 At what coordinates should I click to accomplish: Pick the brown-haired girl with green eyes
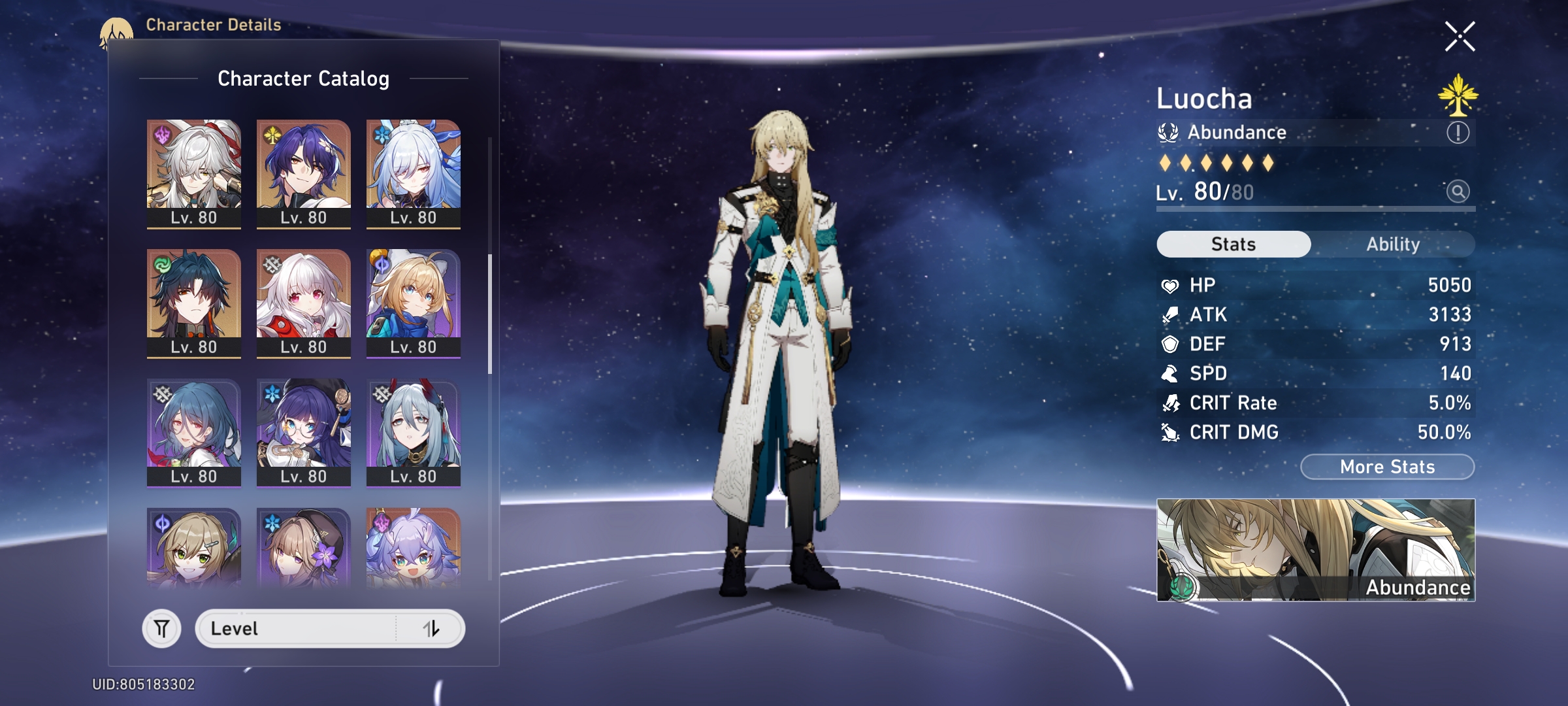(x=194, y=548)
